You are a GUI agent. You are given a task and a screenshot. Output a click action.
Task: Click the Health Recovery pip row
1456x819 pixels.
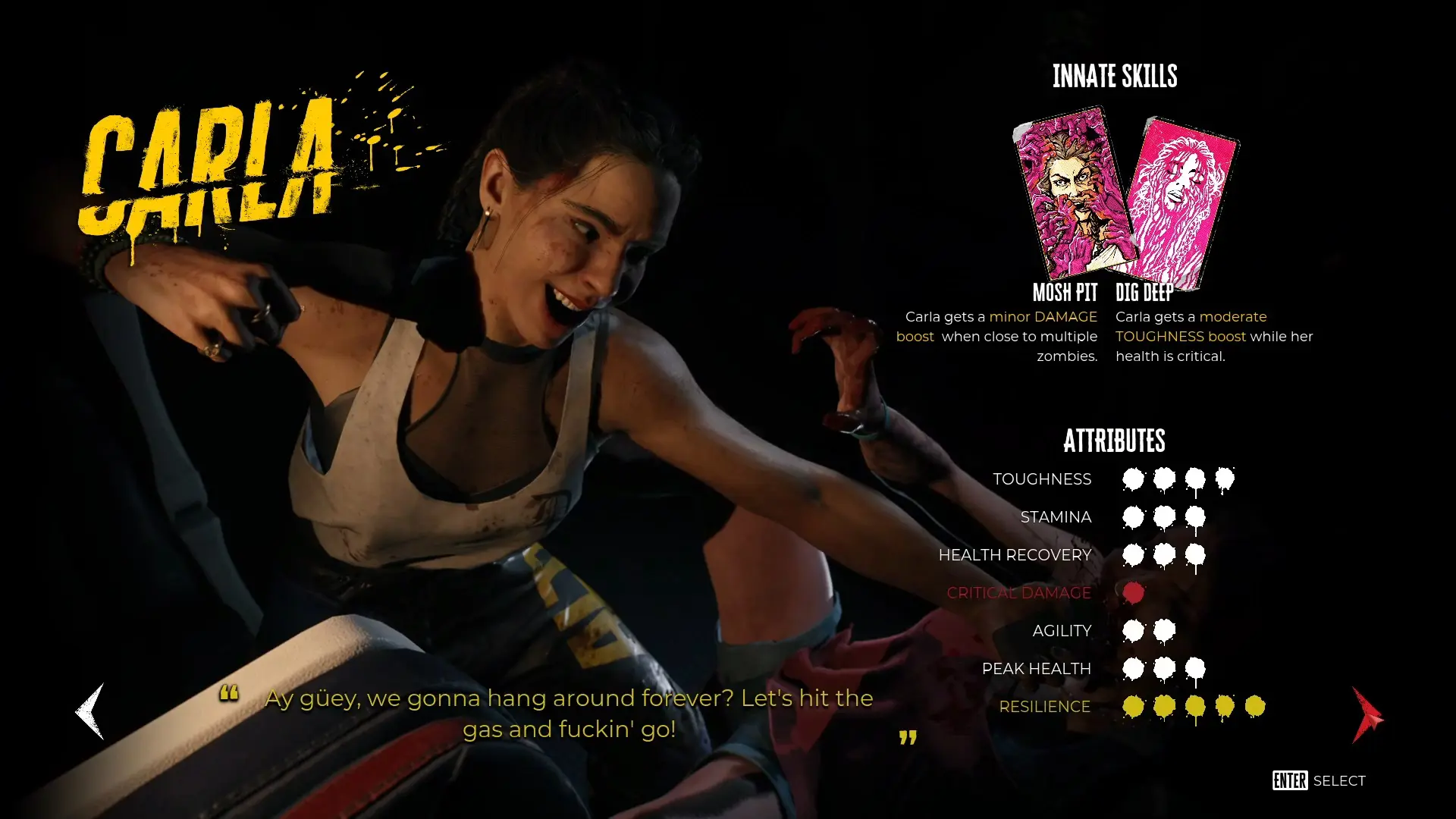pyautogui.click(x=1164, y=554)
